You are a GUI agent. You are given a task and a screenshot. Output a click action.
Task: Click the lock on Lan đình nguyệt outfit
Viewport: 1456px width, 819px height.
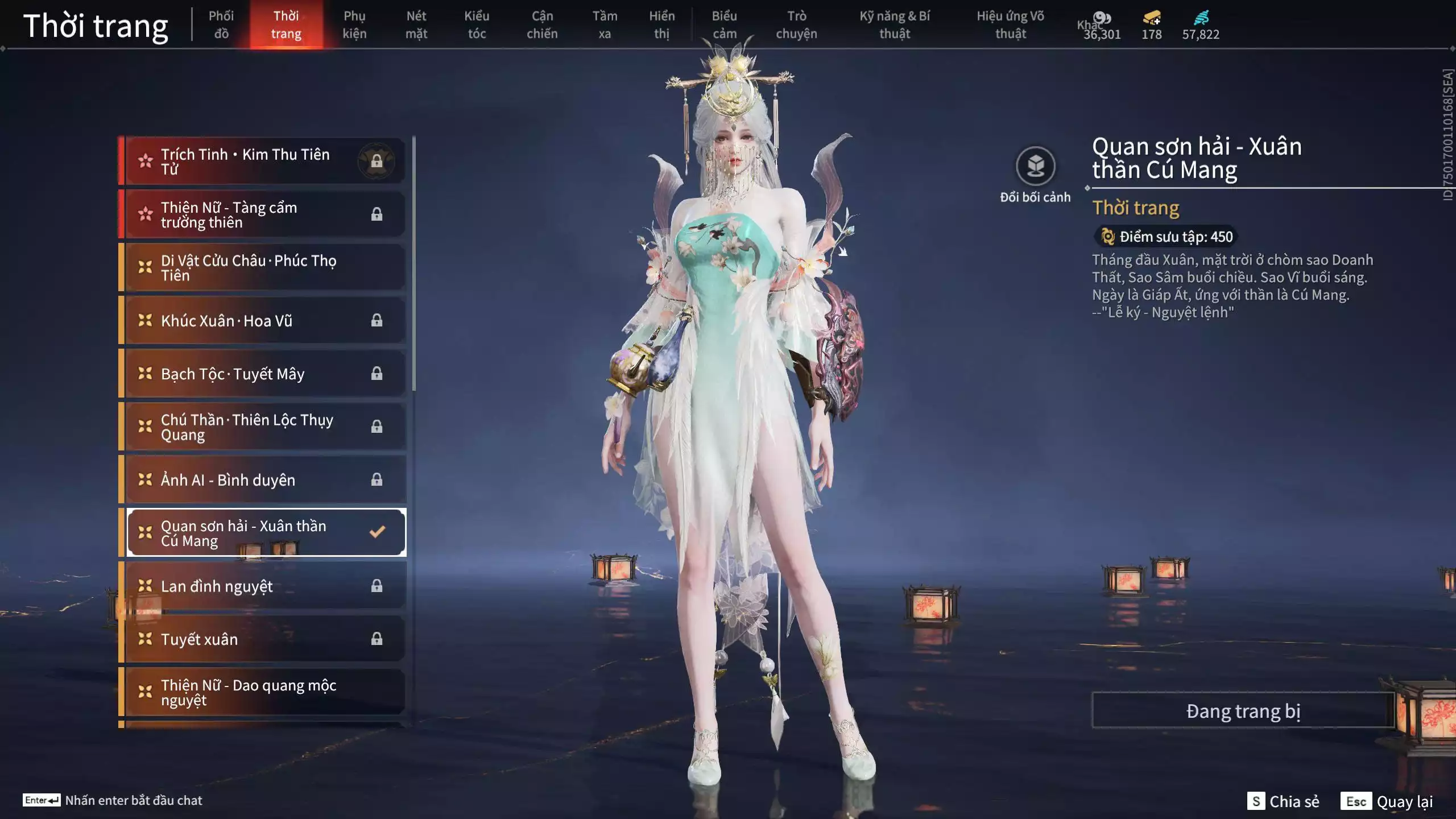377,586
